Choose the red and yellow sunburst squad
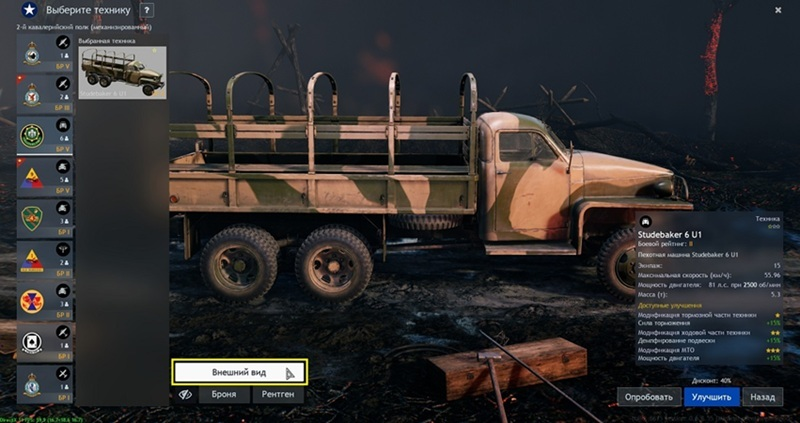This screenshot has height=423, width=800. (32, 300)
